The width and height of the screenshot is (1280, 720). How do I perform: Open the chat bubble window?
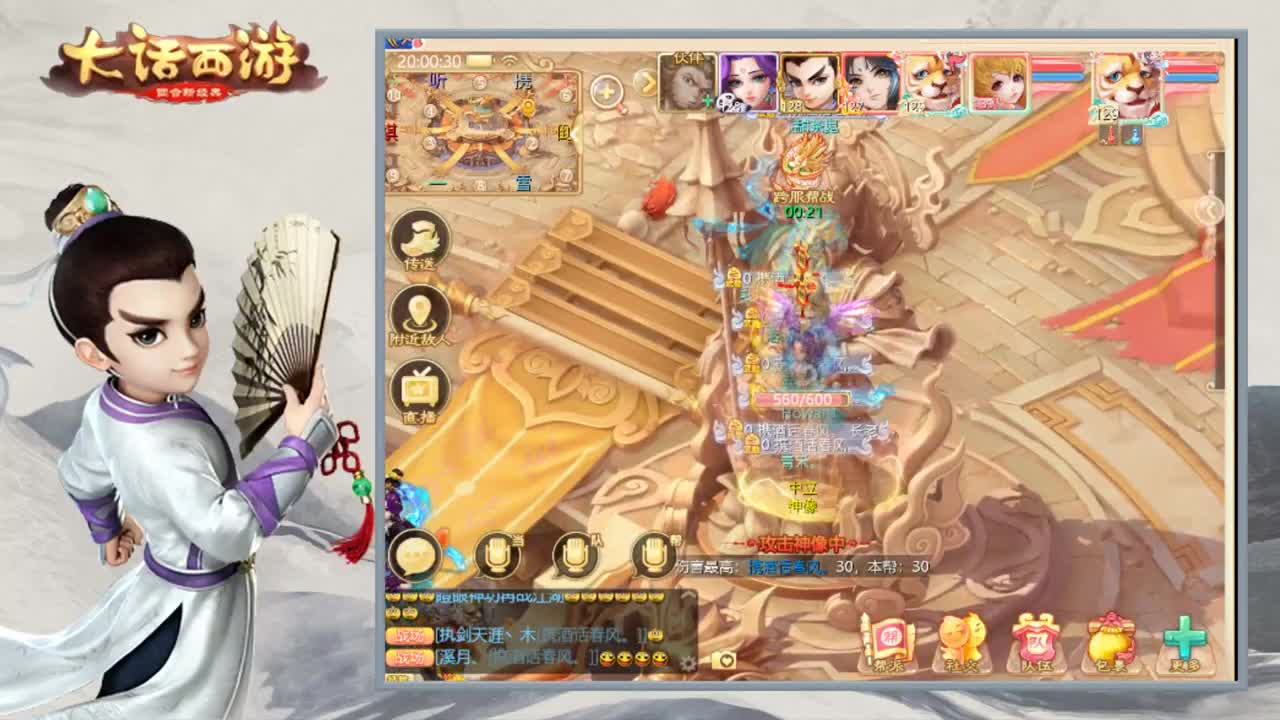click(x=413, y=551)
